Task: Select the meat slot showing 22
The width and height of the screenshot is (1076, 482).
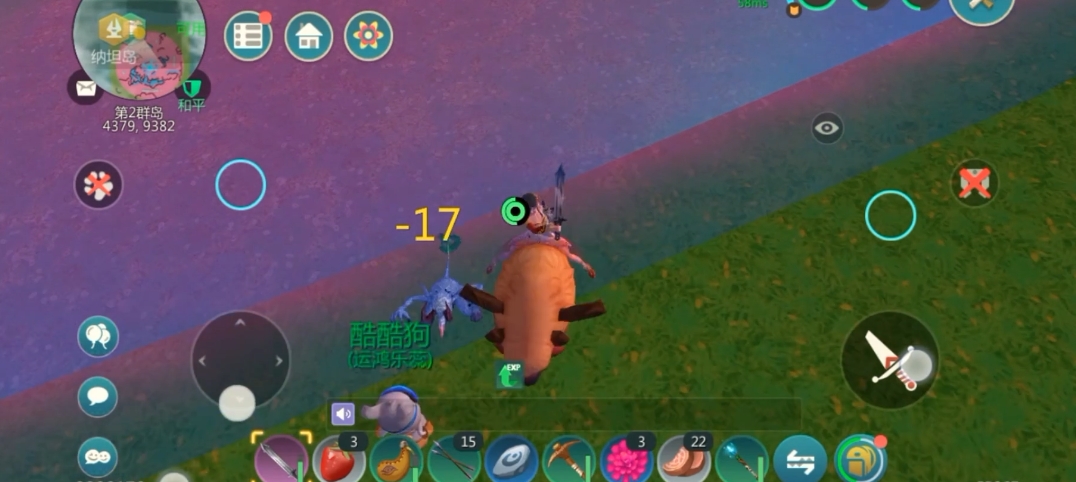Action: click(685, 461)
